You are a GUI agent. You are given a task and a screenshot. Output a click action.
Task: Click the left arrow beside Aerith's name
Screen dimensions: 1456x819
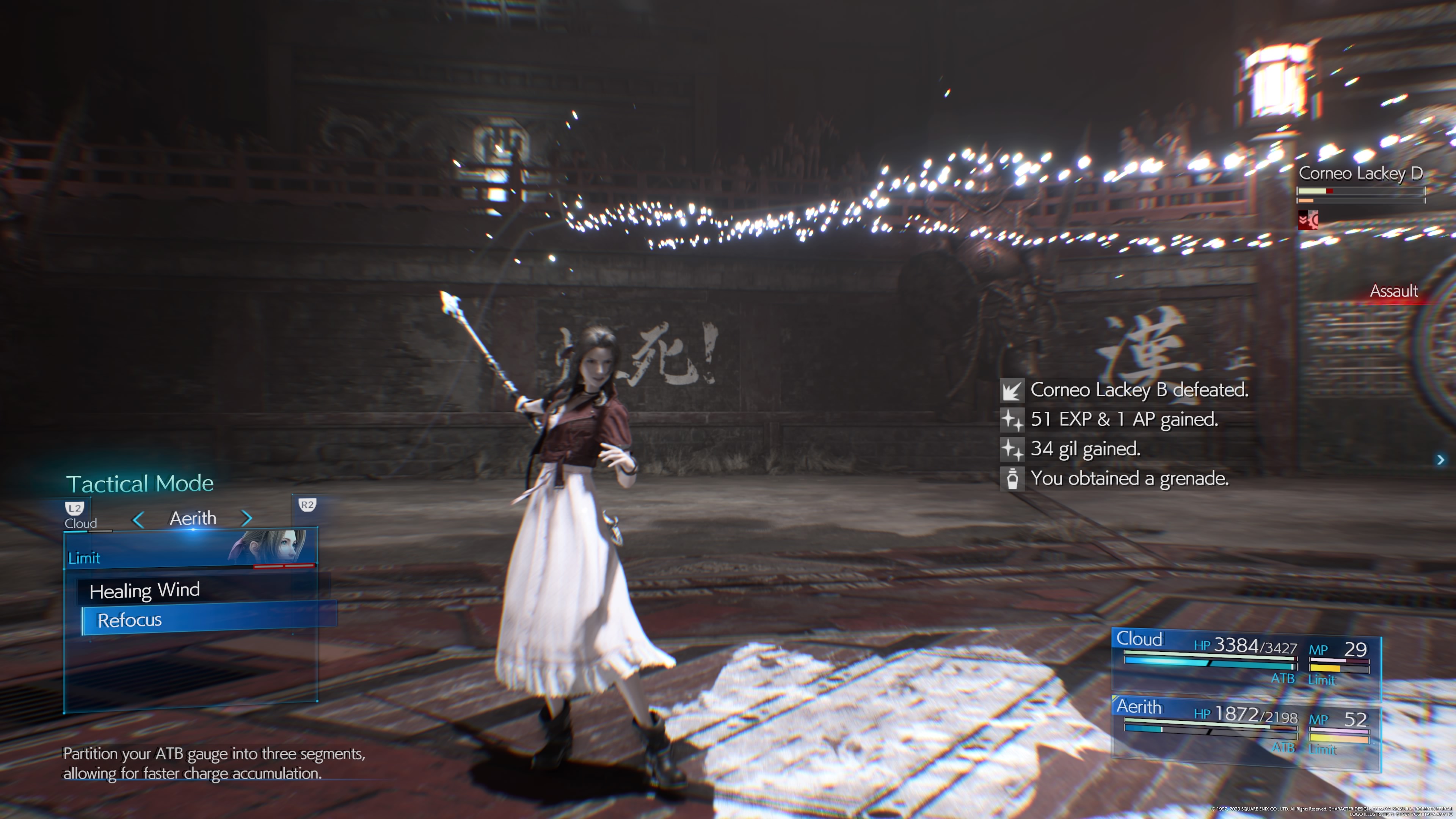138,519
